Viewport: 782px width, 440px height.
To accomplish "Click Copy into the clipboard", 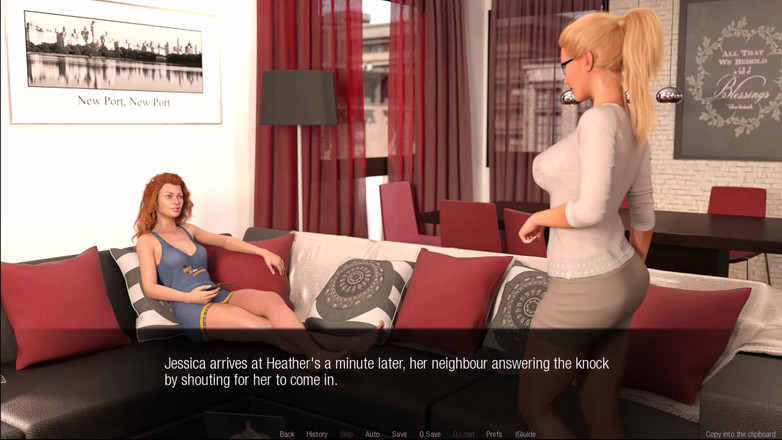I will pyautogui.click(x=740, y=434).
